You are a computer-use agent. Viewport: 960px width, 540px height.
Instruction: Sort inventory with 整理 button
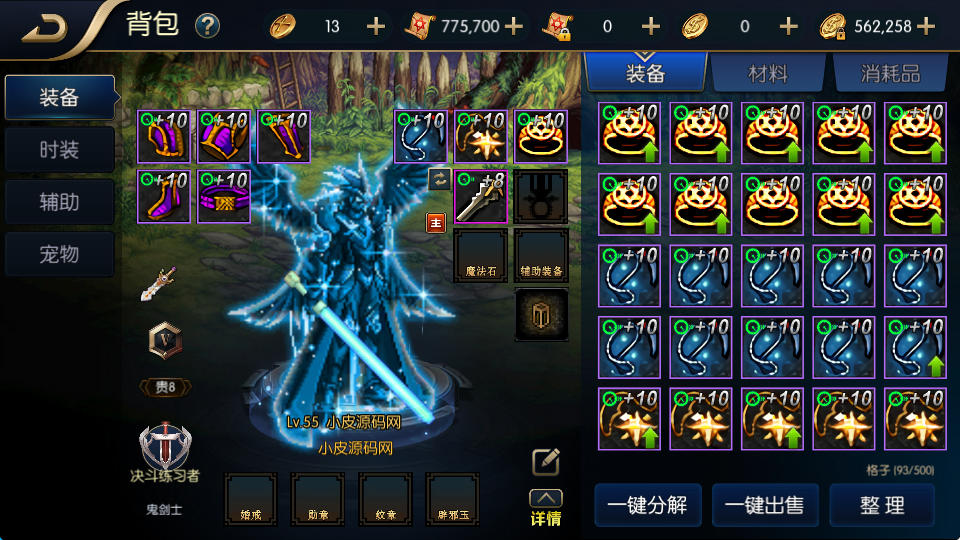point(882,505)
